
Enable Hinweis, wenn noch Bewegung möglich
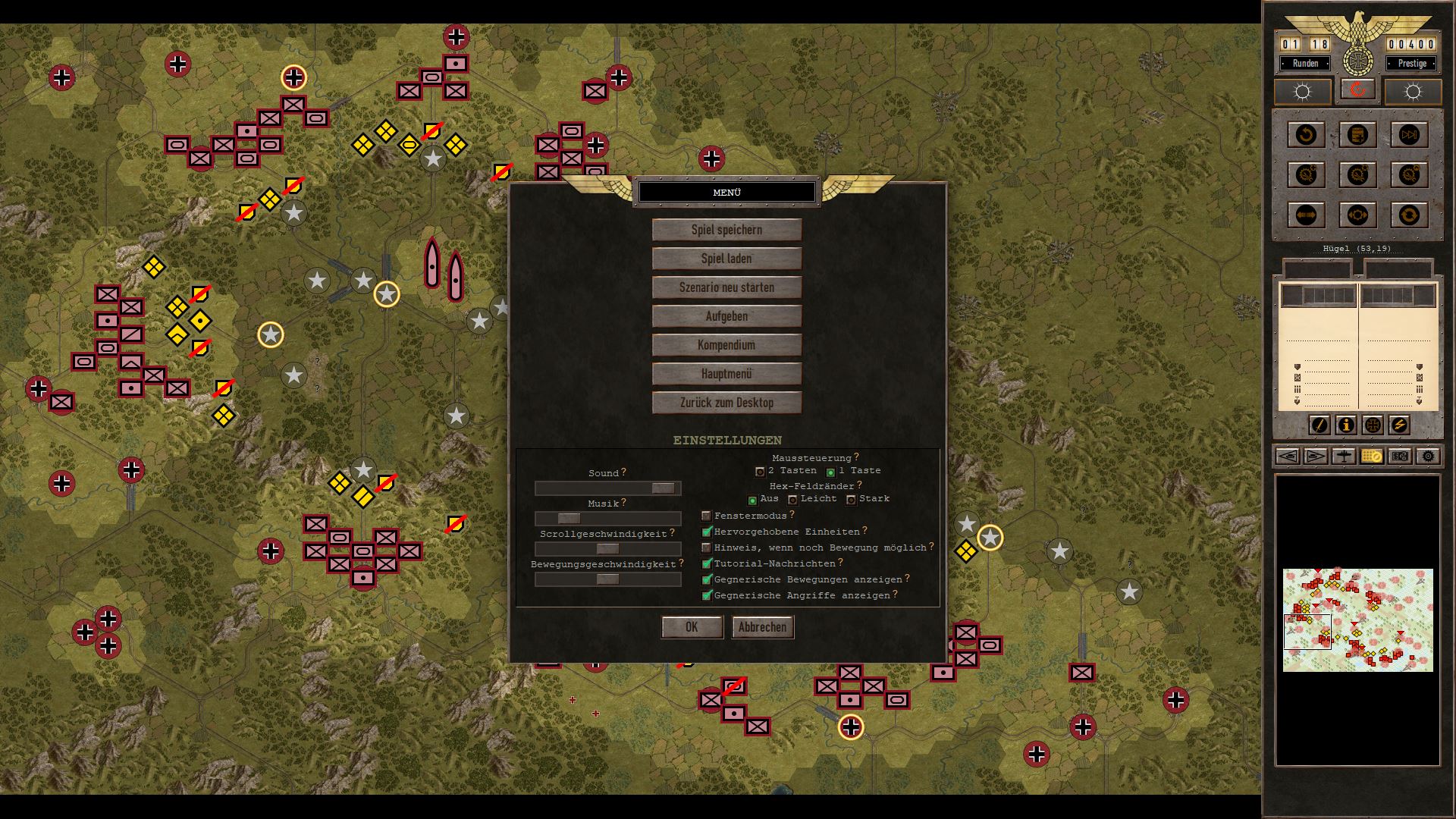[707, 548]
